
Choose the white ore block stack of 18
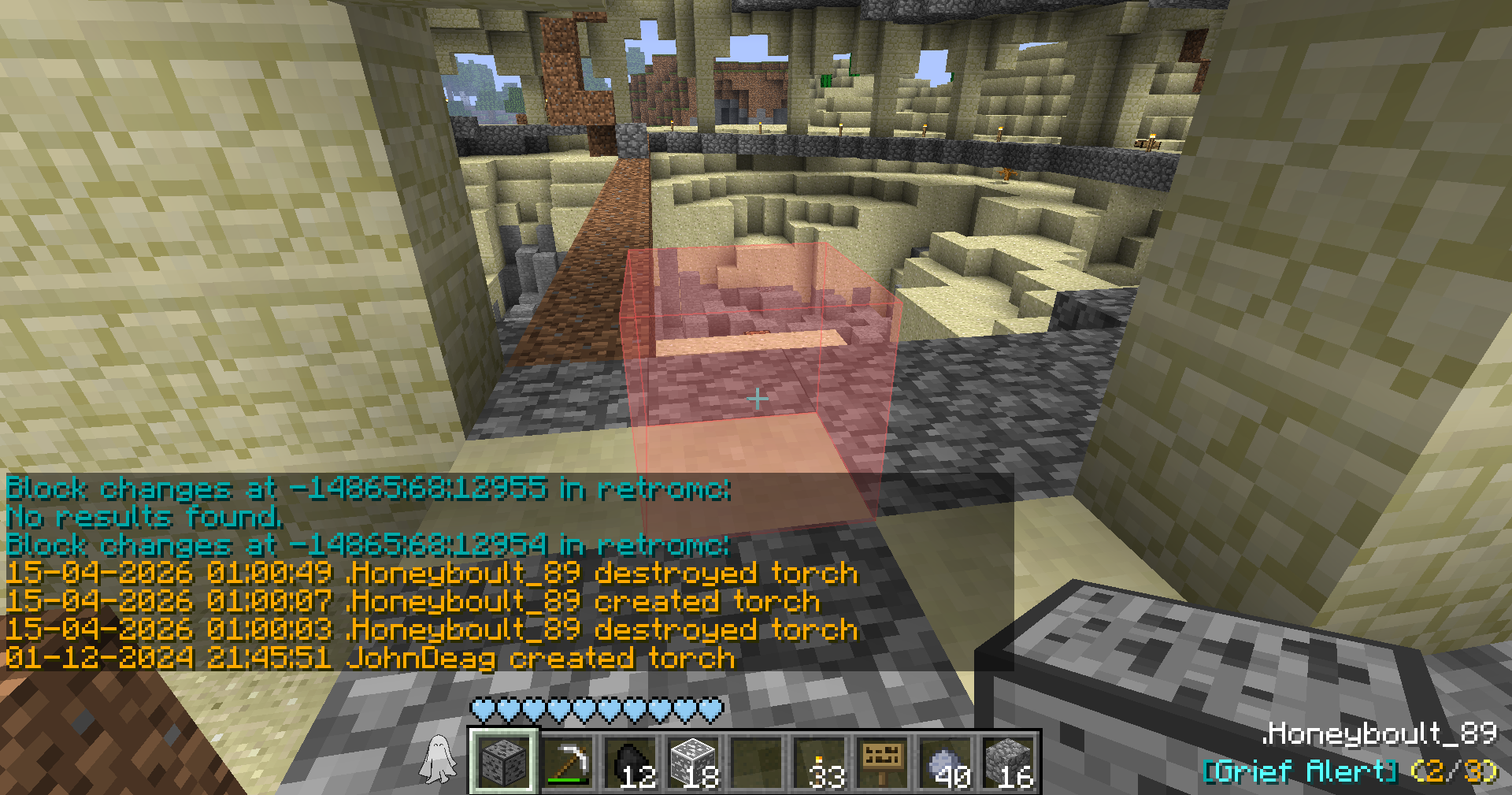693,761
